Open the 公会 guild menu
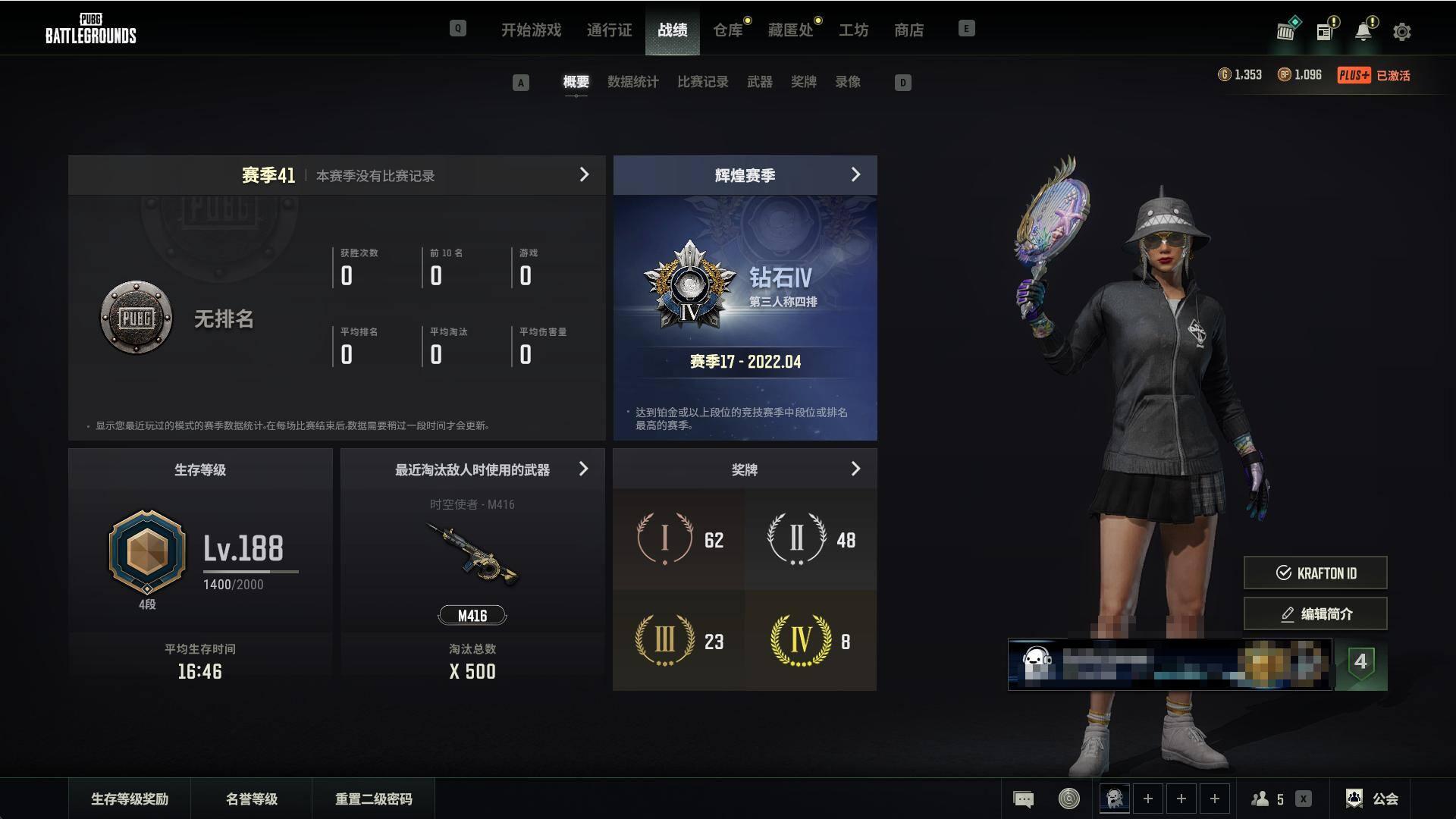This screenshot has width=1456, height=819. (1373, 799)
